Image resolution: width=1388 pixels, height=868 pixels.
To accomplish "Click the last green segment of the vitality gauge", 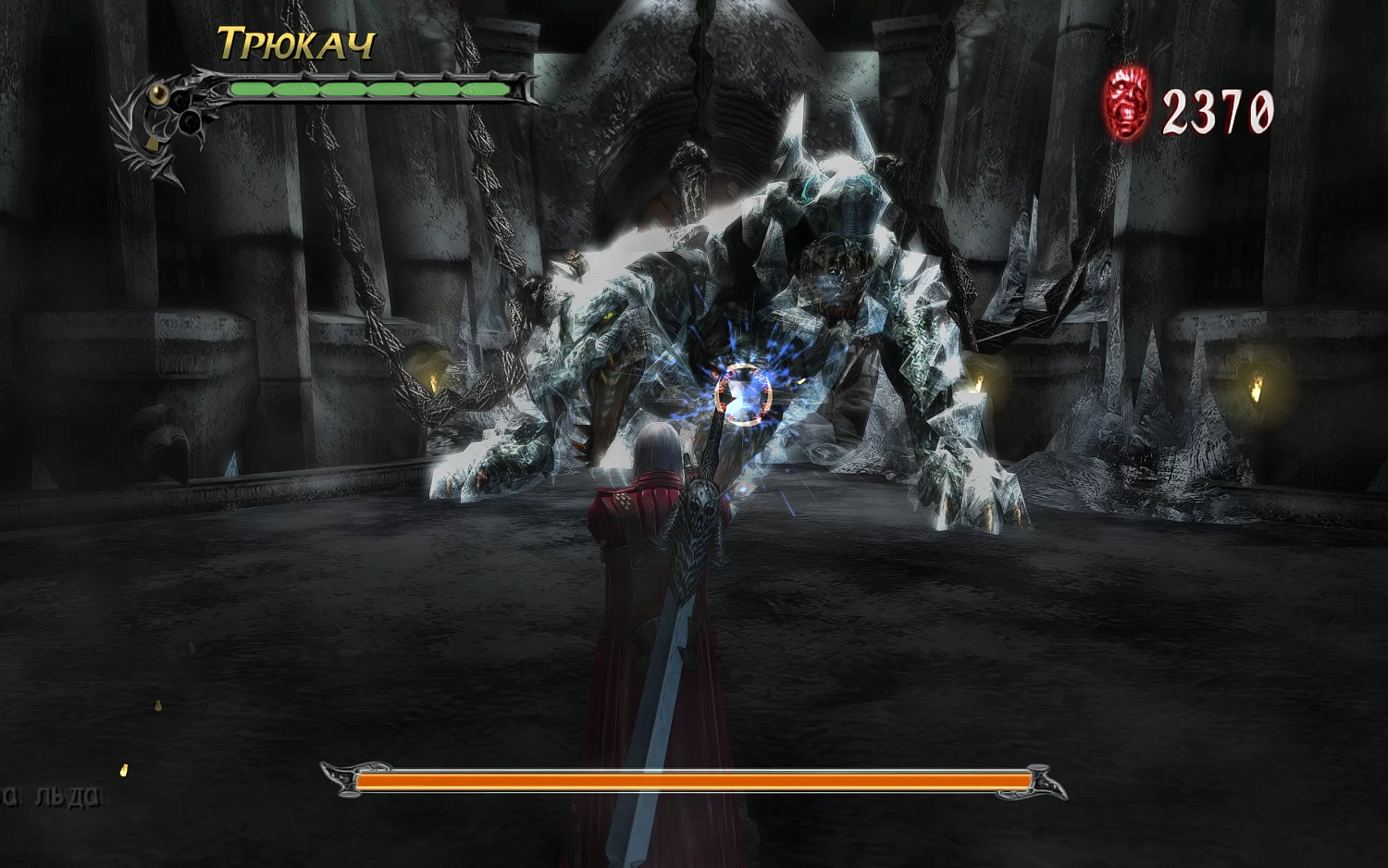I will (x=486, y=89).
